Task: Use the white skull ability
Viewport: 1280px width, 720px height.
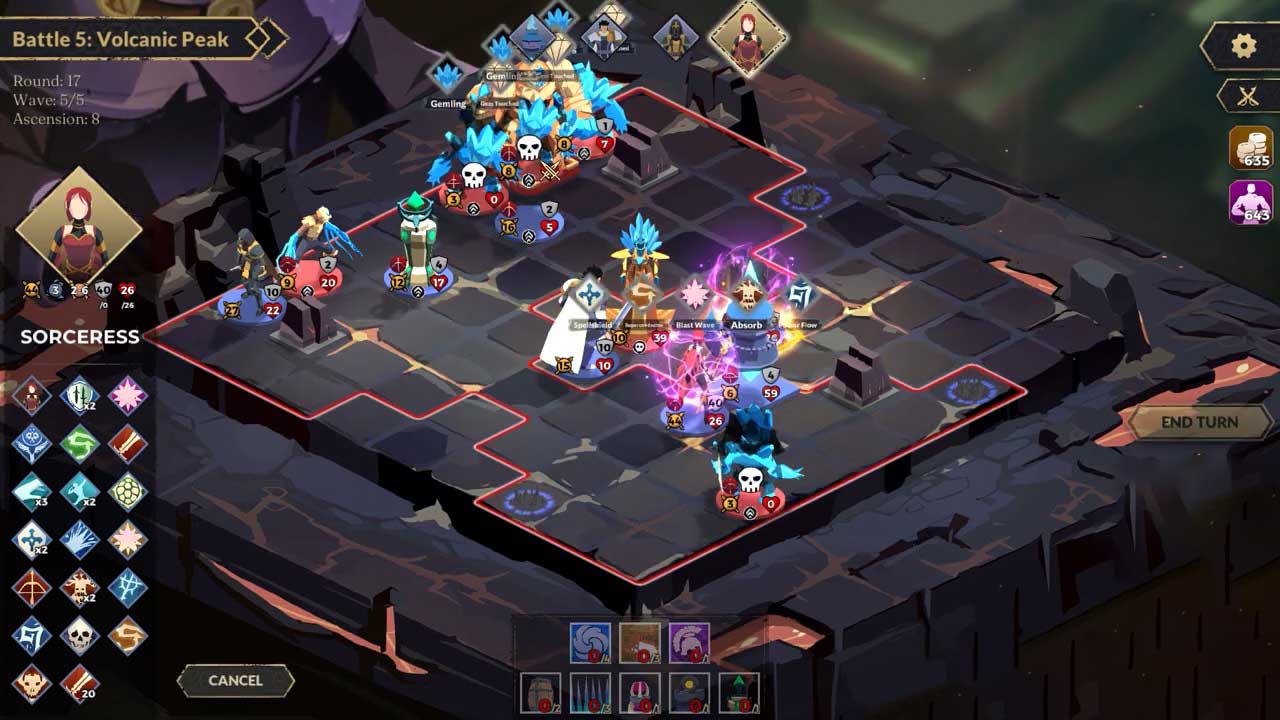Action: point(79,635)
